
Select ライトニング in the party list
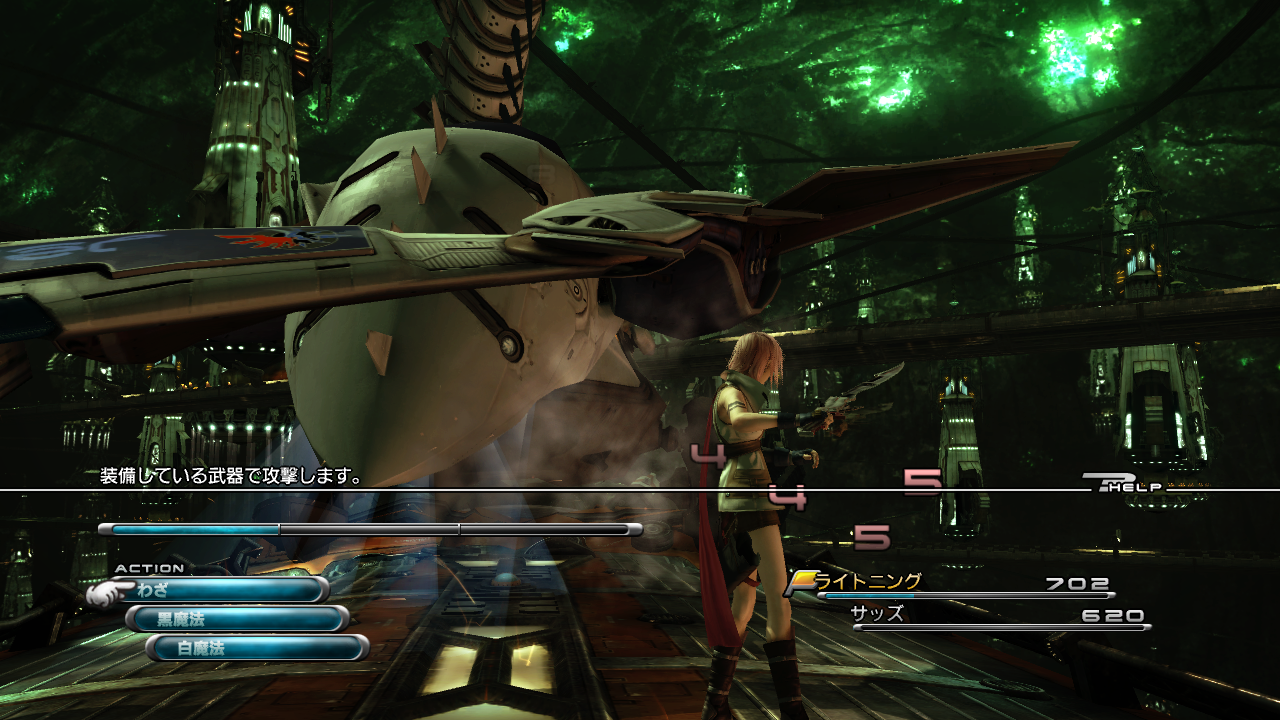pos(868,582)
